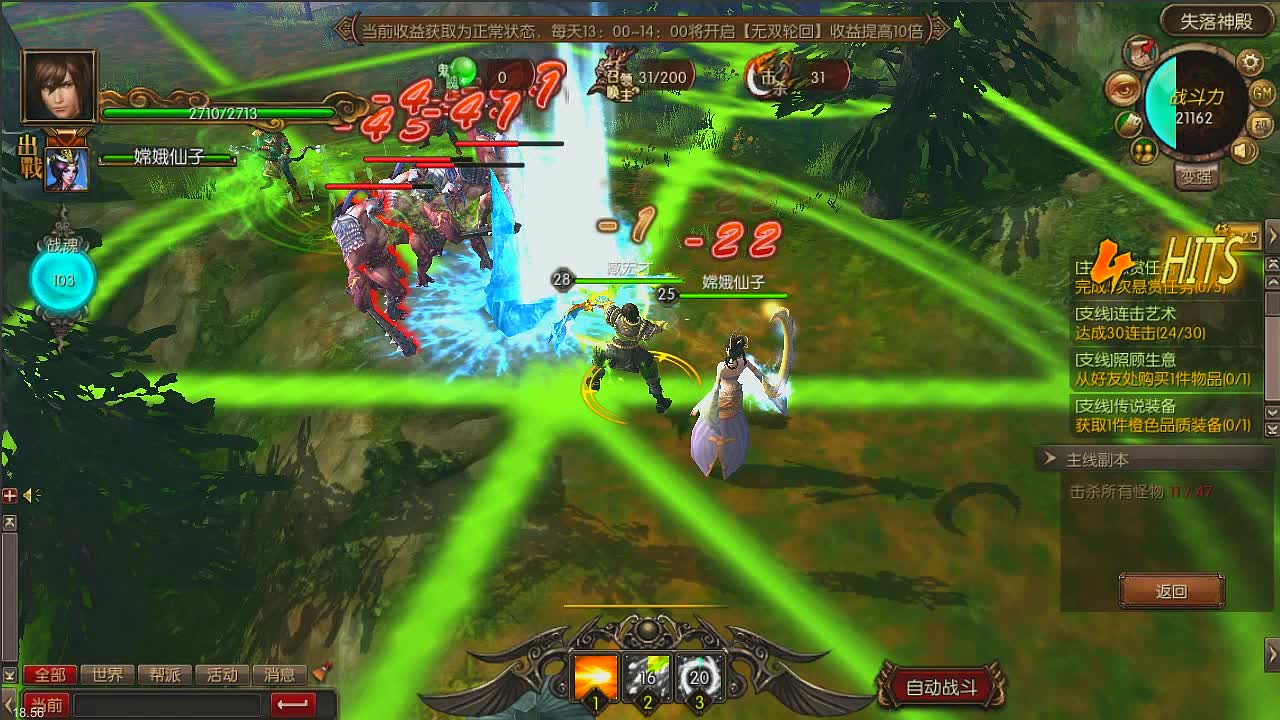Open the friends icon with two figures
1280x720 pixels.
pyautogui.click(x=1143, y=152)
